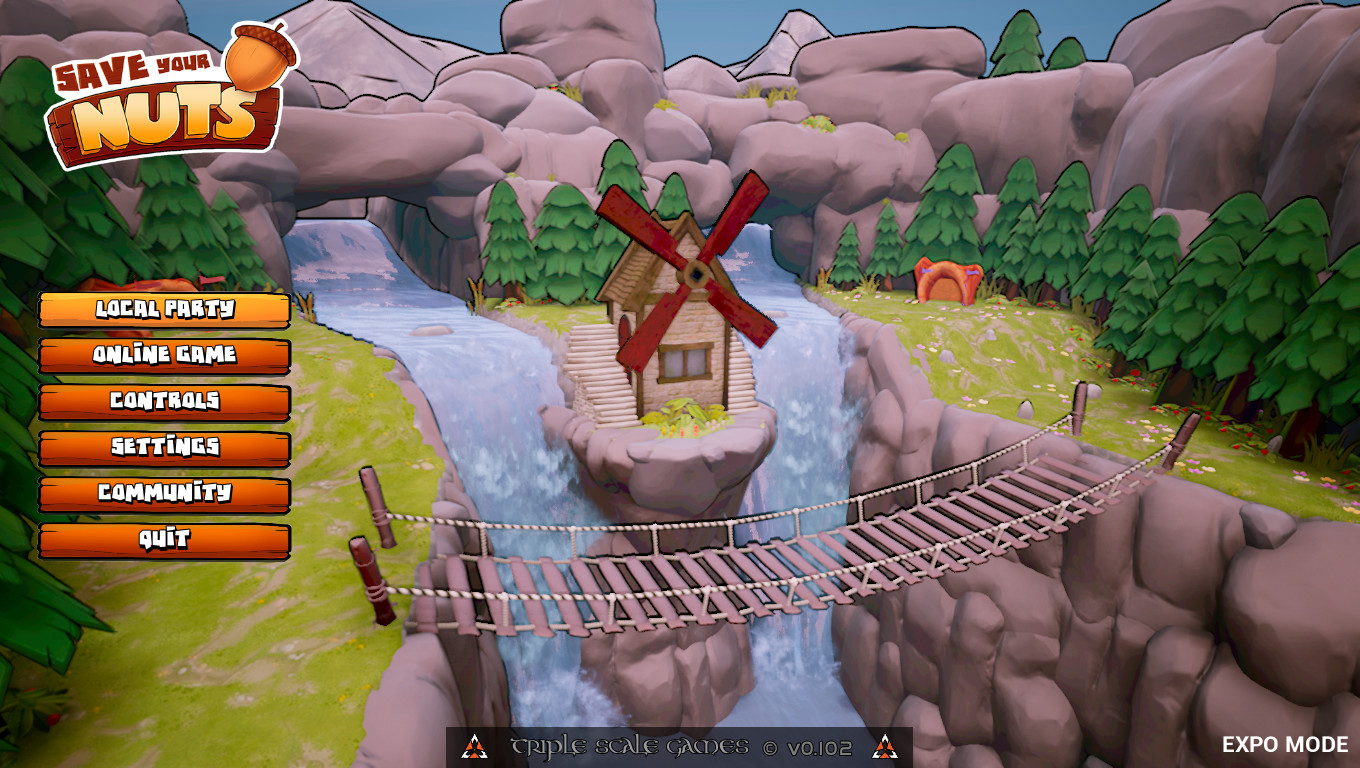Select the highlighted Local Party option
Viewport: 1360px width, 768px height.
[x=163, y=310]
